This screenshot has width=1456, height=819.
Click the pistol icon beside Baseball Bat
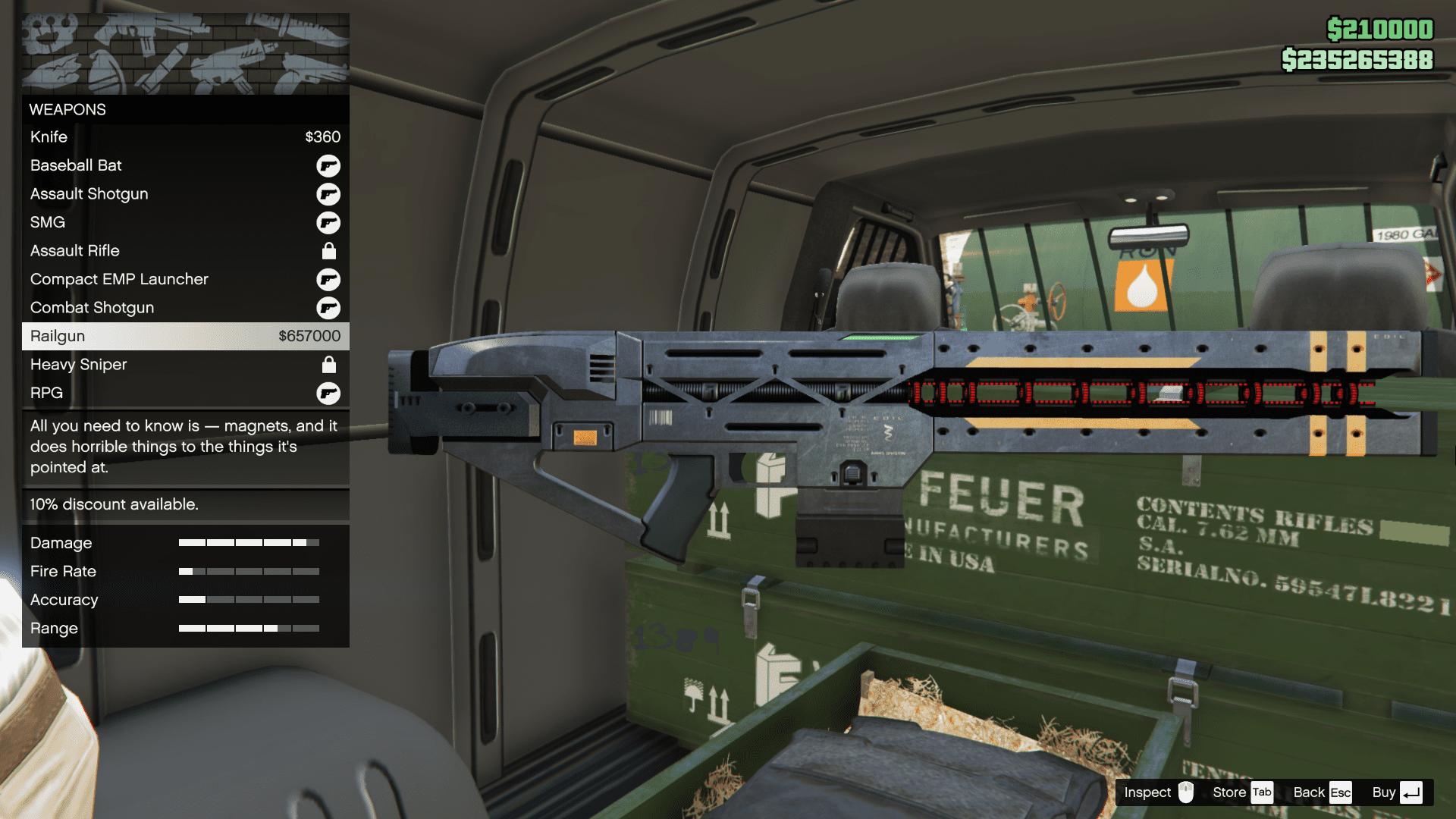(x=328, y=165)
